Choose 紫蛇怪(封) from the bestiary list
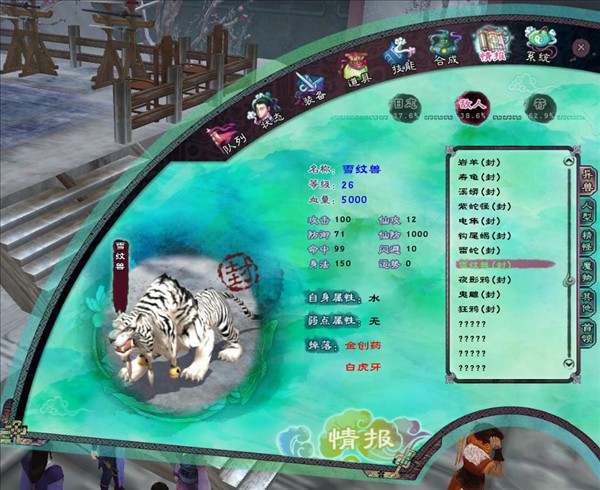600x490 pixels. pos(483,205)
